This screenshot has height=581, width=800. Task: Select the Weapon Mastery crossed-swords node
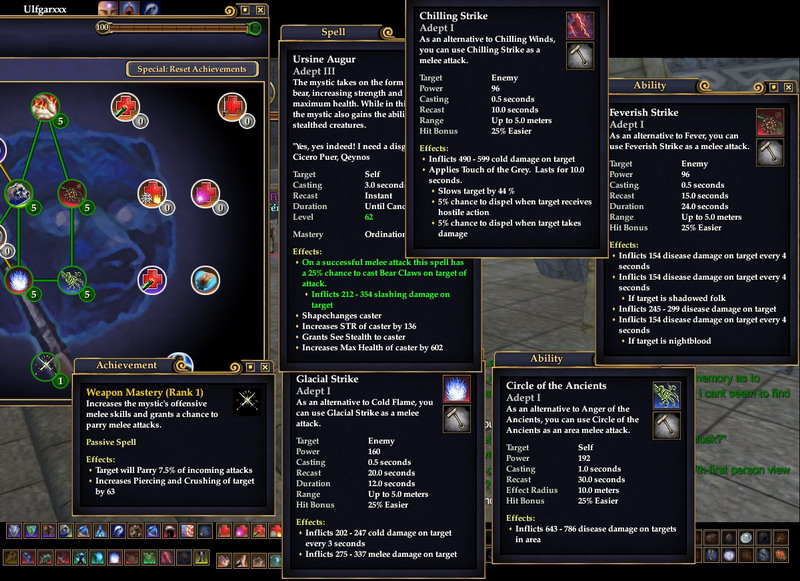[x=43, y=366]
